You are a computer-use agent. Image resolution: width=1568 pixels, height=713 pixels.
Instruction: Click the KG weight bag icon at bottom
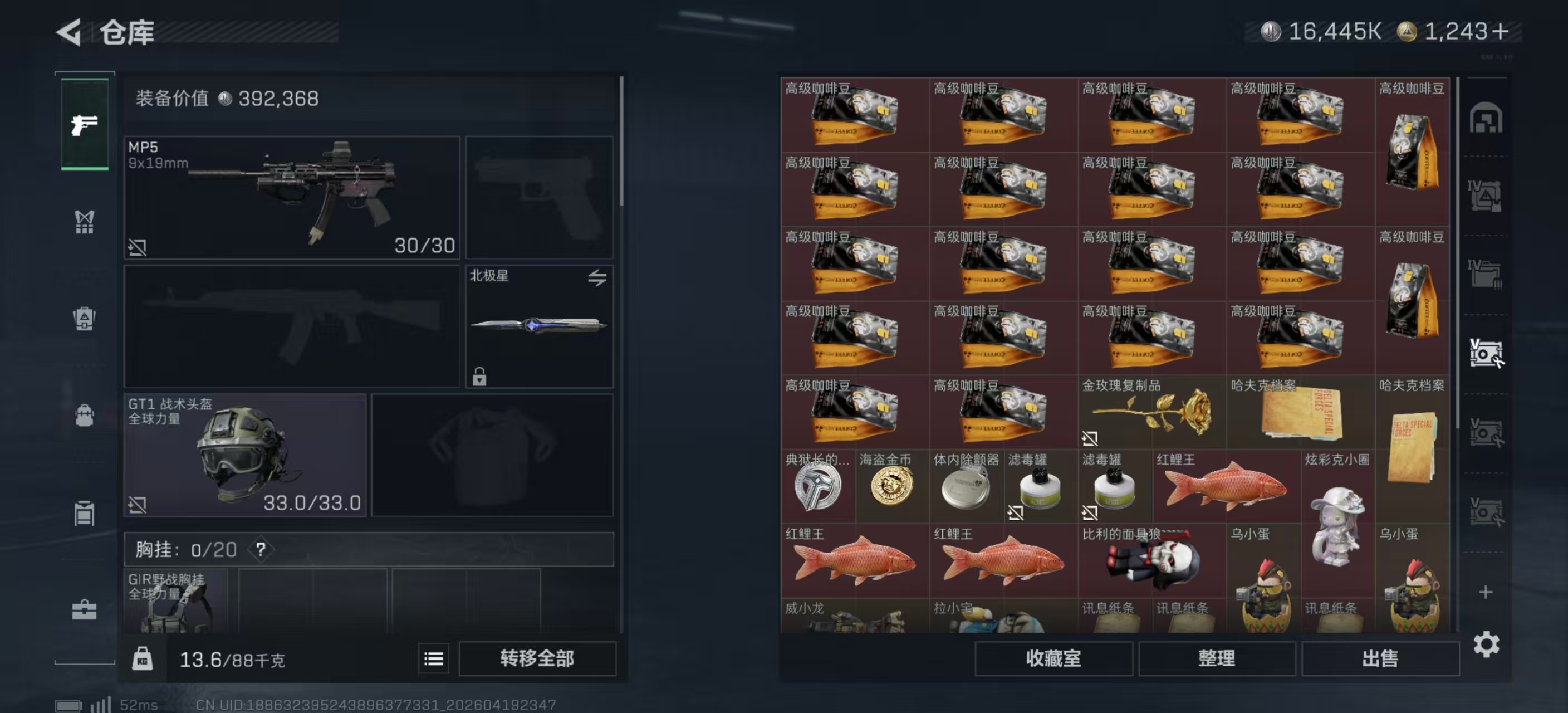point(144,659)
